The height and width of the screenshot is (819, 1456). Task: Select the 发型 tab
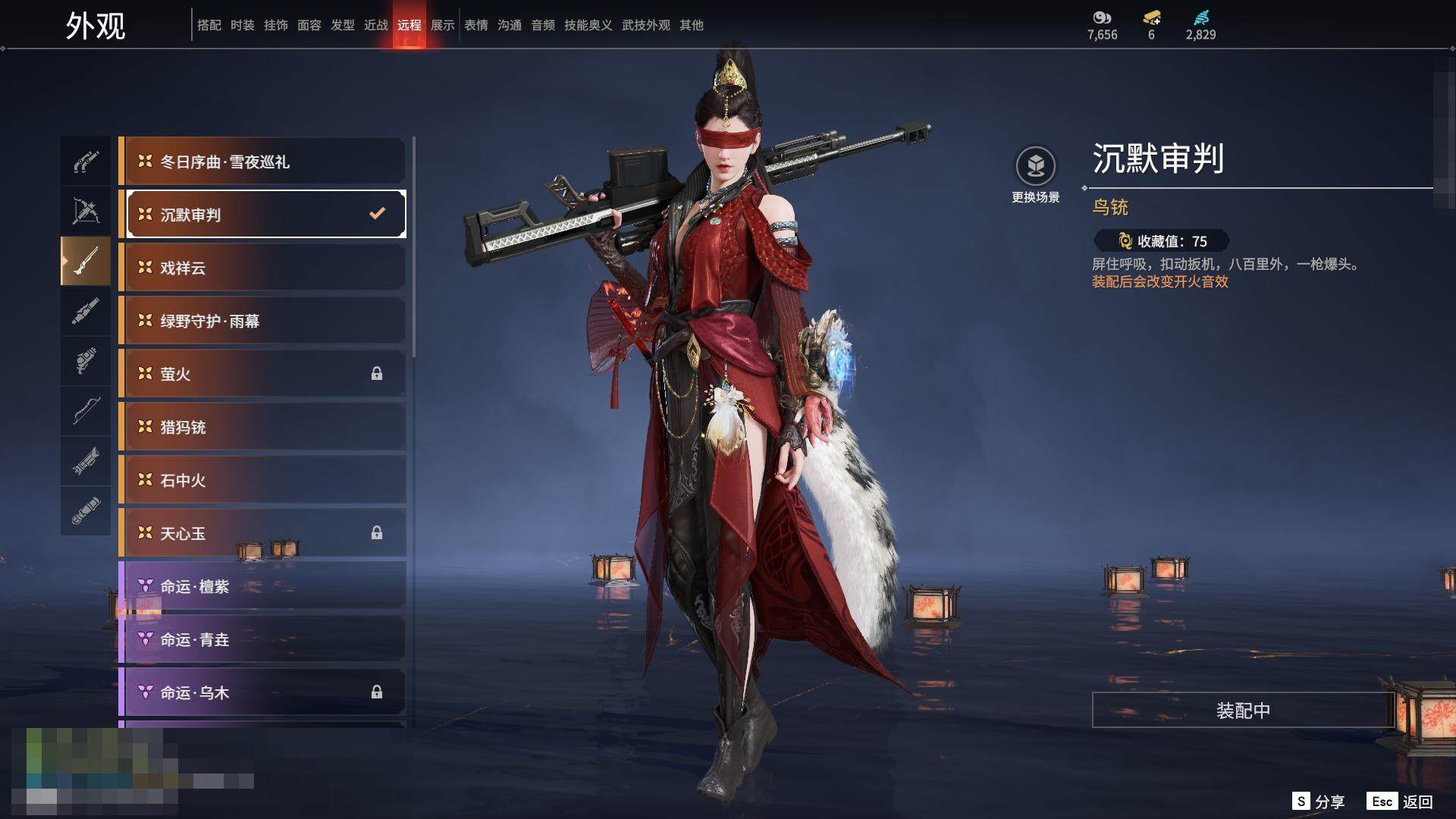[x=343, y=25]
